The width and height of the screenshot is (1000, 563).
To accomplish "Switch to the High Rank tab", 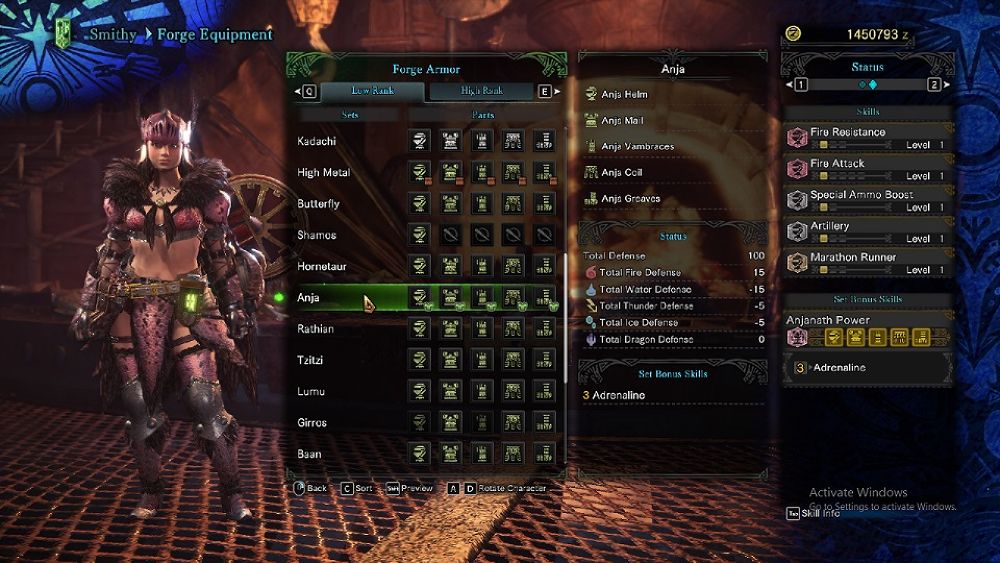I will 482,91.
